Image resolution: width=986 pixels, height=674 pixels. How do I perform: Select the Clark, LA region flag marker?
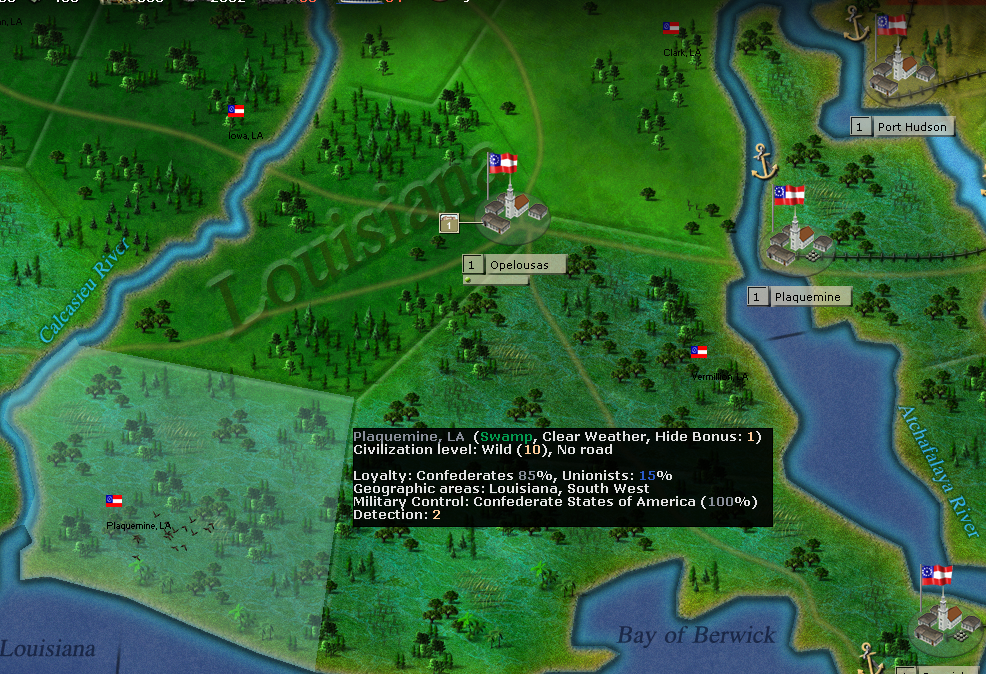tap(671, 28)
